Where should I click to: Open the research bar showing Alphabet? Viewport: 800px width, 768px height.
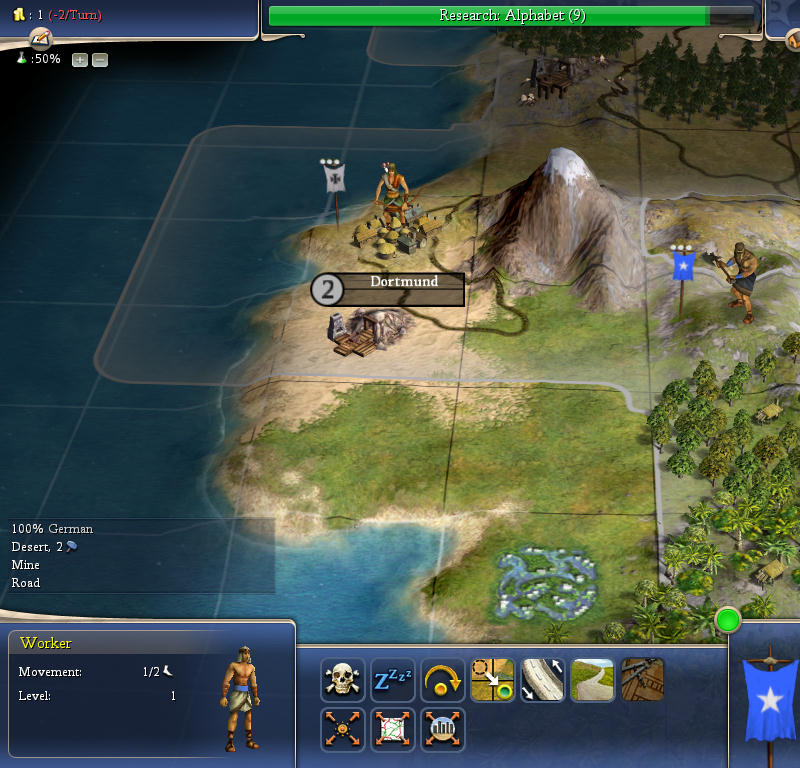click(x=512, y=16)
